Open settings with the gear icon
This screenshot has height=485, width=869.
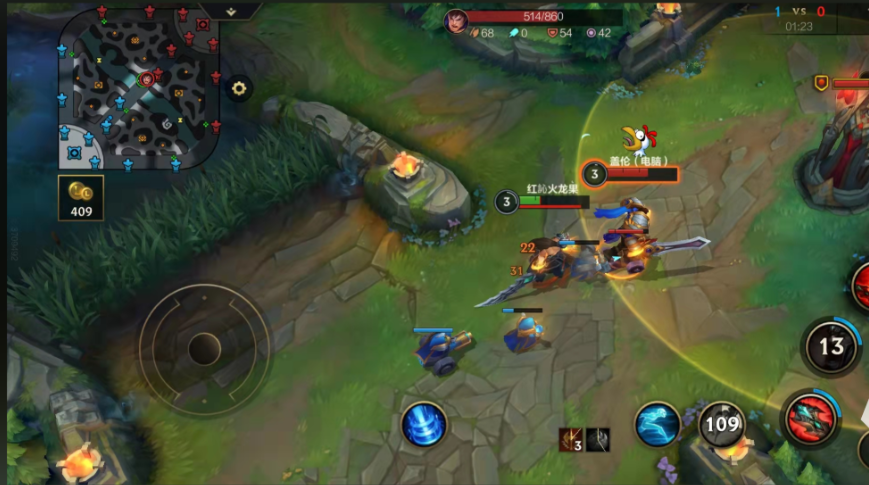pyautogui.click(x=239, y=88)
